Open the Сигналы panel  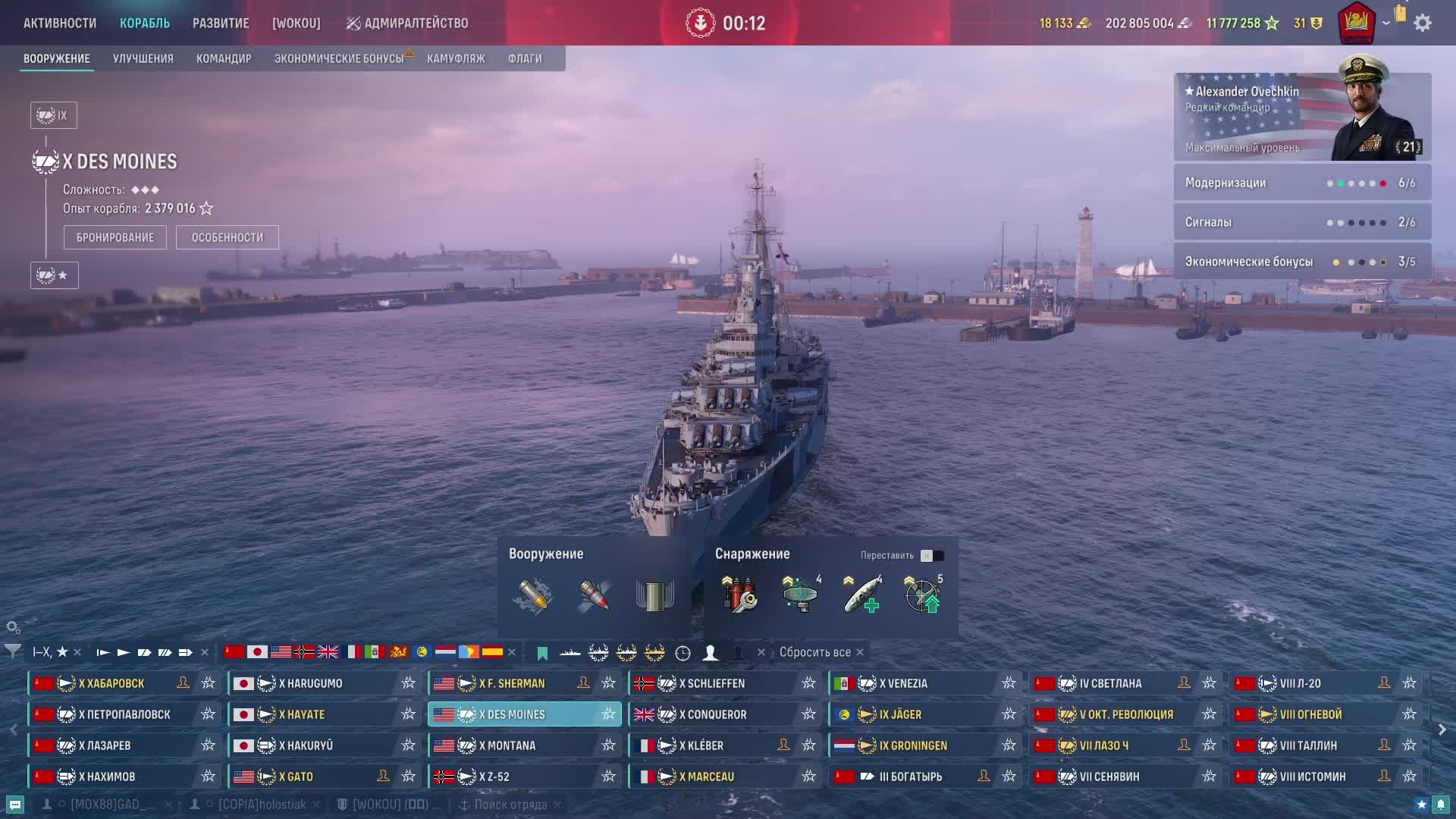point(1302,222)
